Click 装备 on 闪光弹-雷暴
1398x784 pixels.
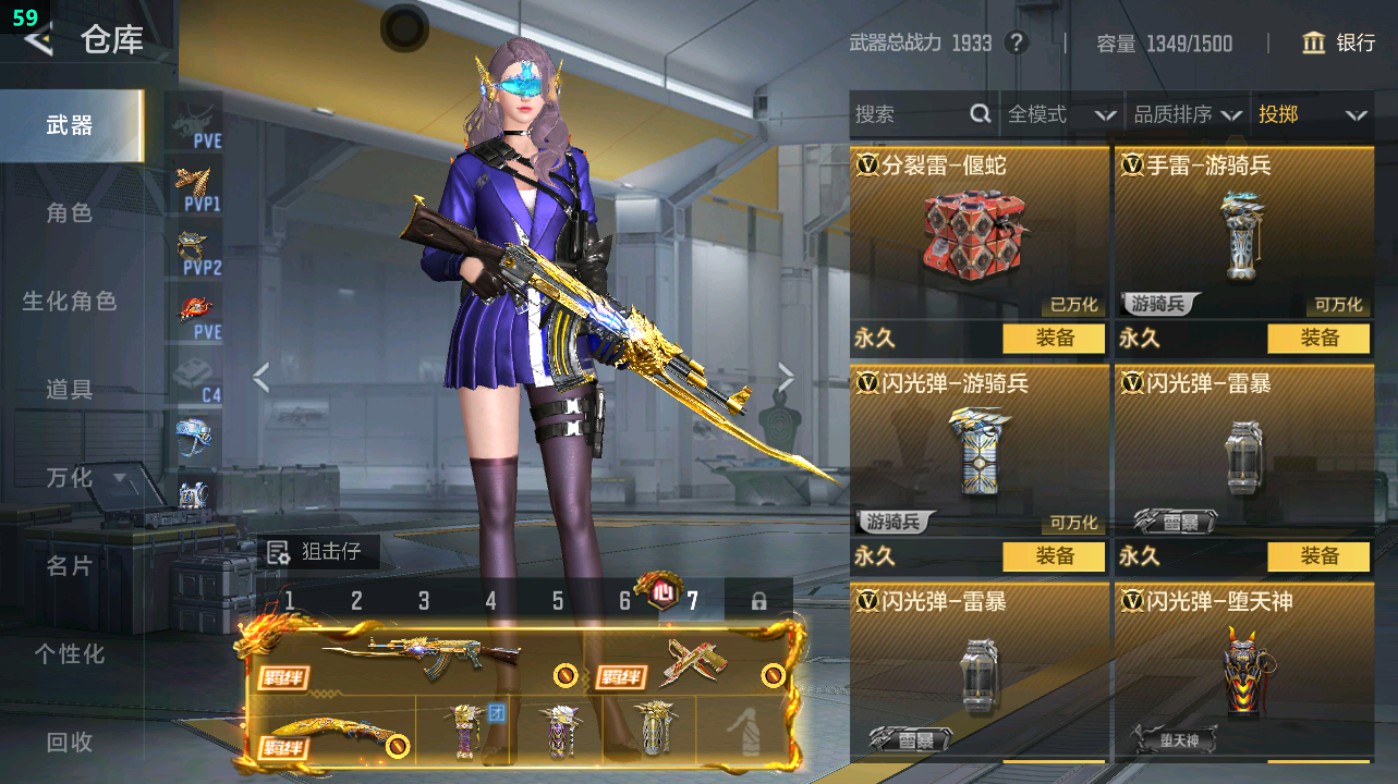pos(1321,556)
